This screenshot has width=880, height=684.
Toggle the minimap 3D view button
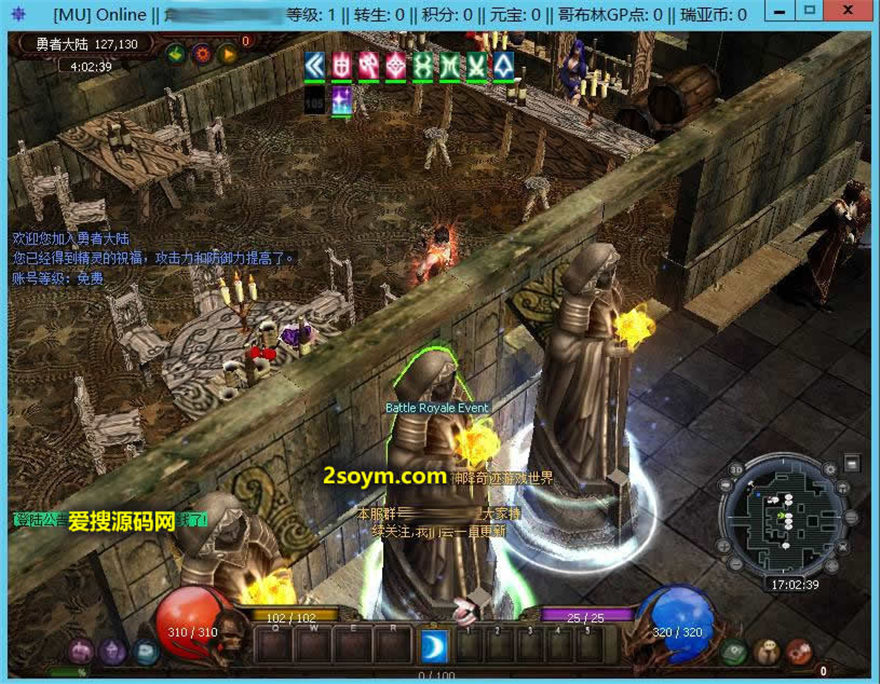(x=737, y=470)
